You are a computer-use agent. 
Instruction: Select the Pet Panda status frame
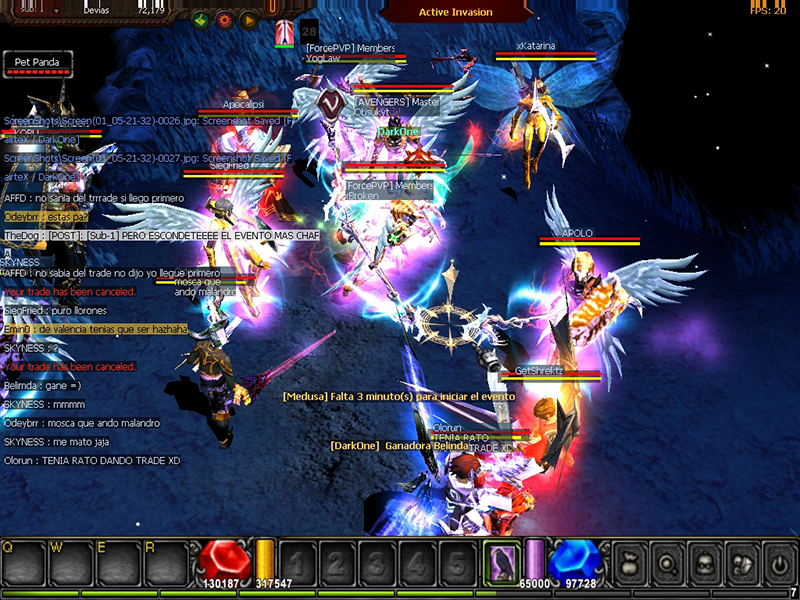[37, 63]
